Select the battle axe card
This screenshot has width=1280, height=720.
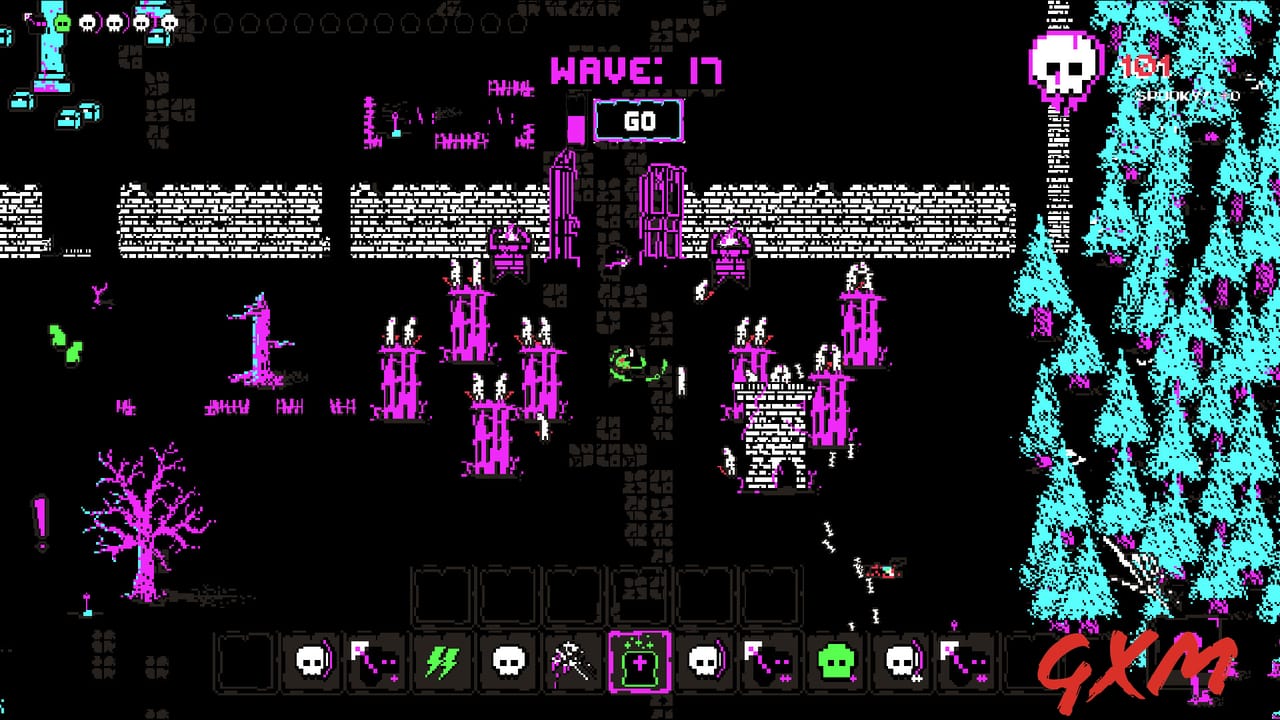click(573, 660)
